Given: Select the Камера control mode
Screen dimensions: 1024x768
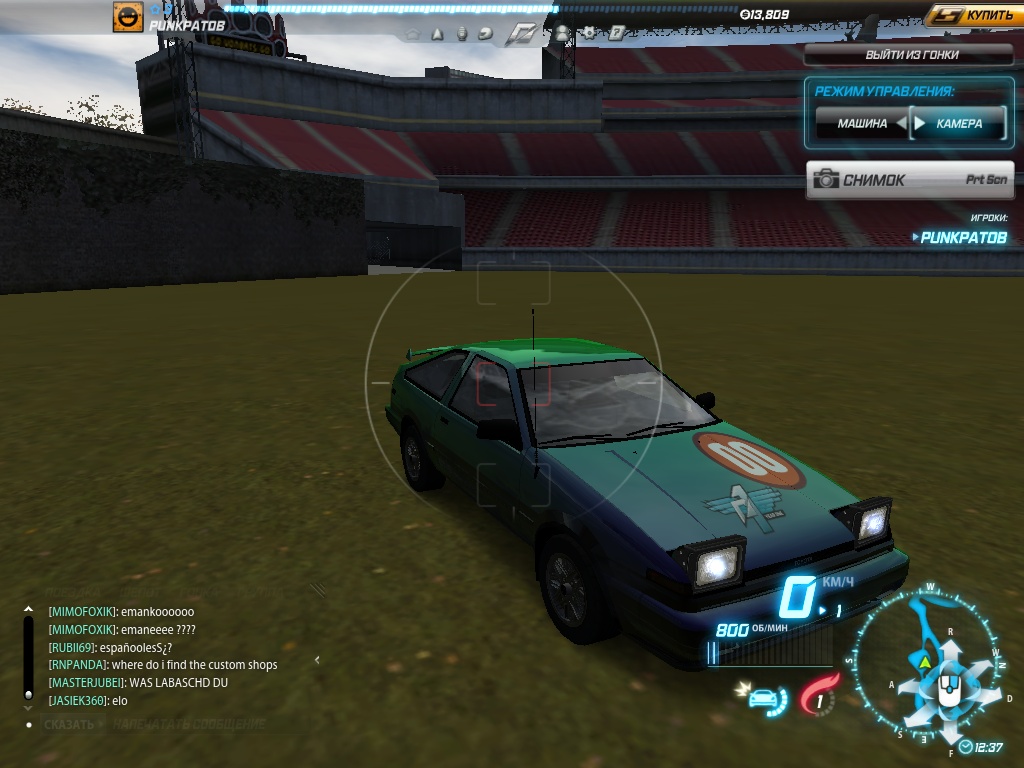Looking at the screenshot, I should click(x=958, y=124).
